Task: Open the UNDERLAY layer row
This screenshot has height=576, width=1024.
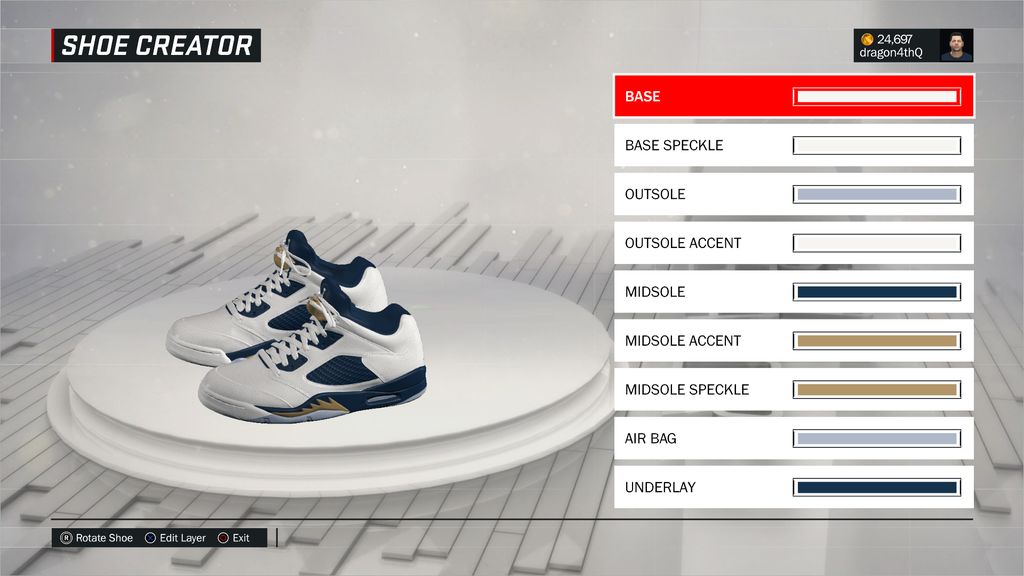Action: tap(793, 487)
